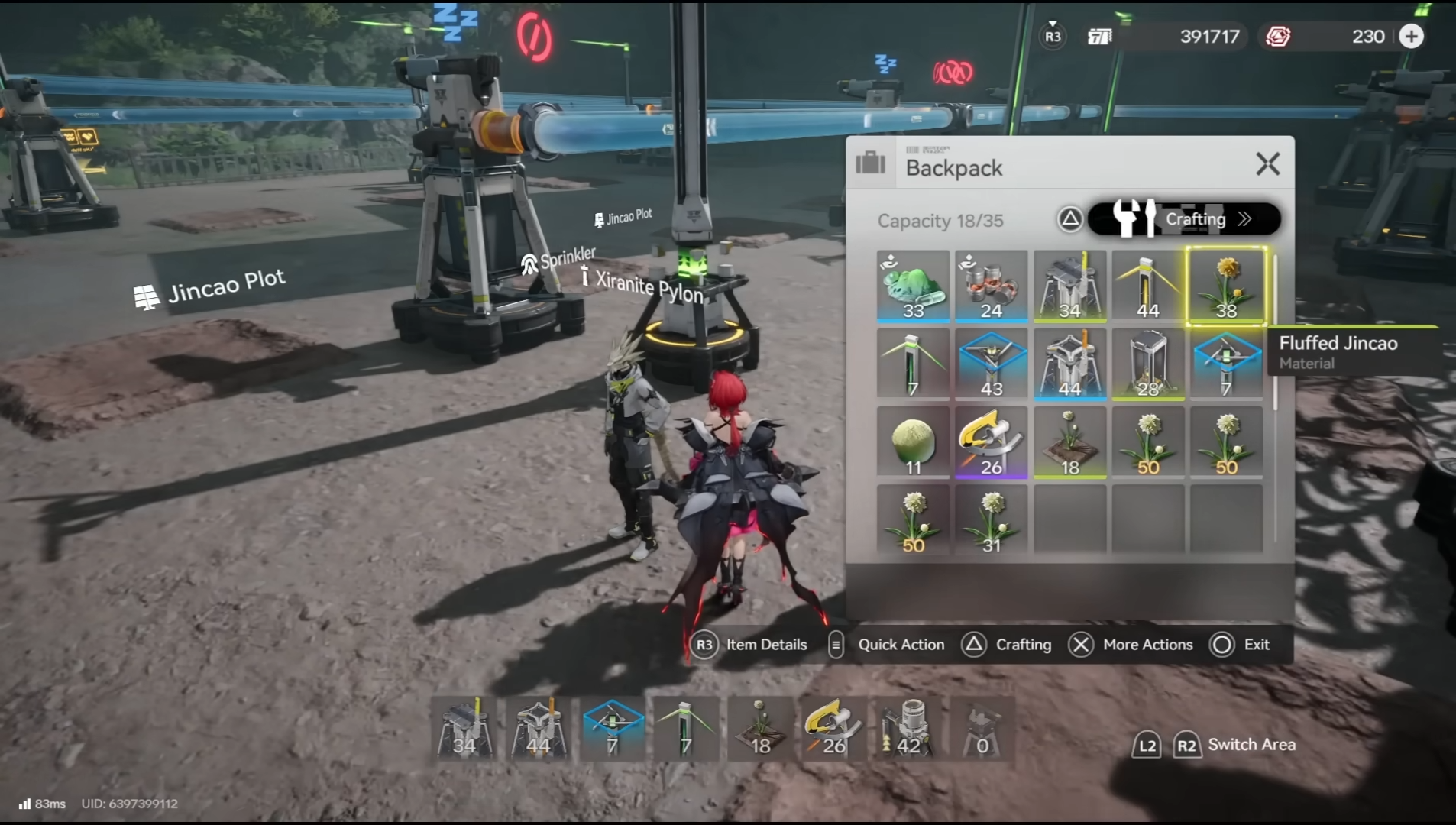Choose the hotbar slot with count 0
The width and height of the screenshot is (1456, 825).
tap(982, 728)
